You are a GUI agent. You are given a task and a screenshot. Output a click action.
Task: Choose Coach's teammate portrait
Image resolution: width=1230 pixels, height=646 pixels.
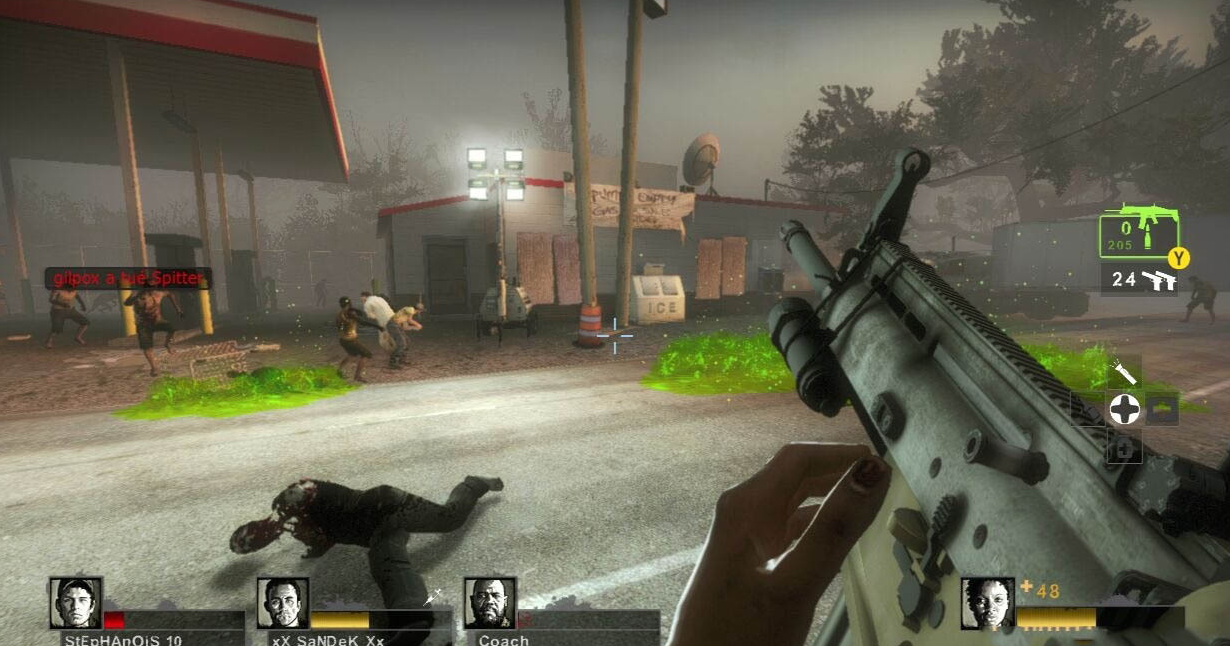click(x=490, y=603)
